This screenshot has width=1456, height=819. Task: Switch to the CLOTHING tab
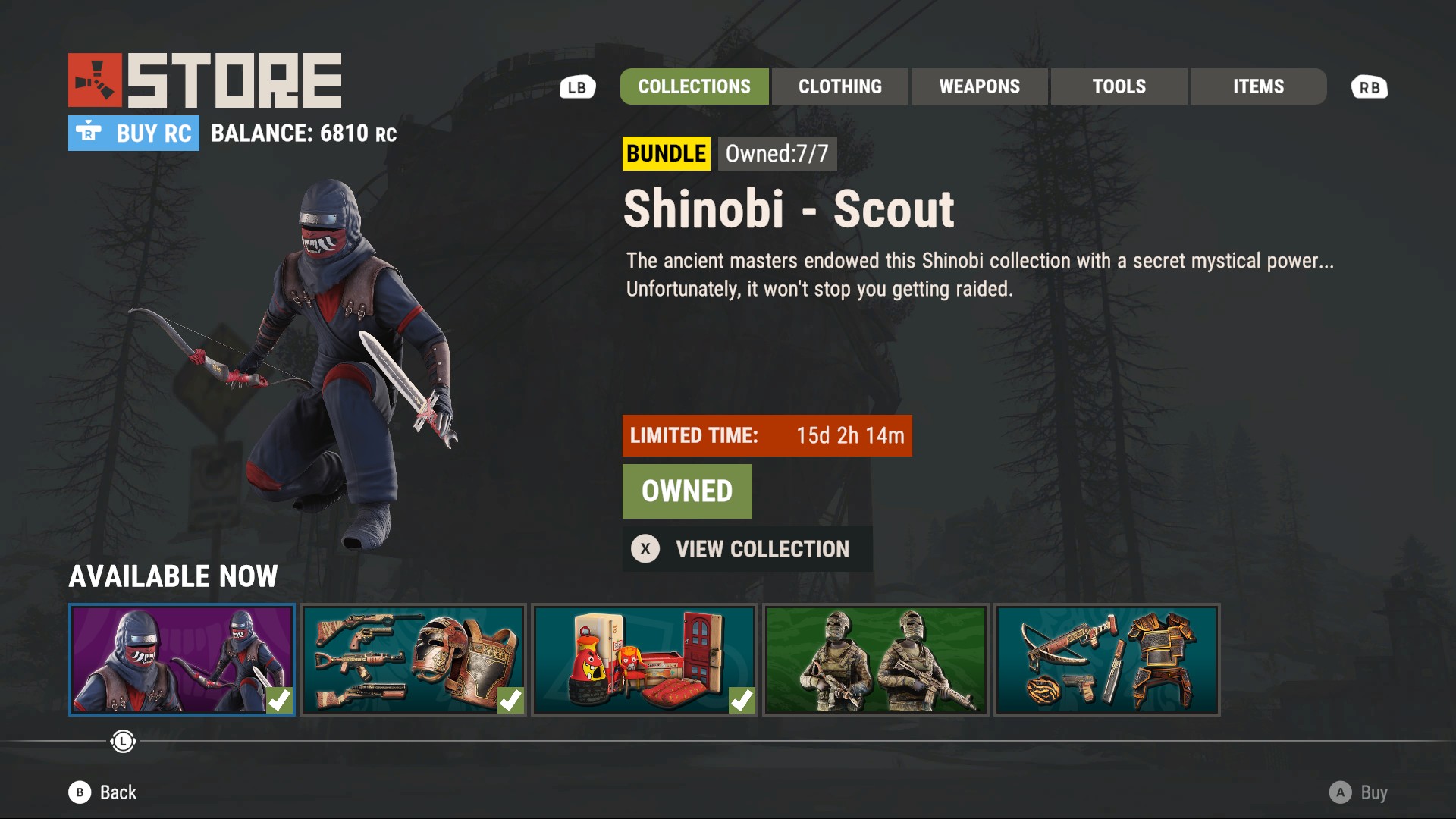pos(839,86)
